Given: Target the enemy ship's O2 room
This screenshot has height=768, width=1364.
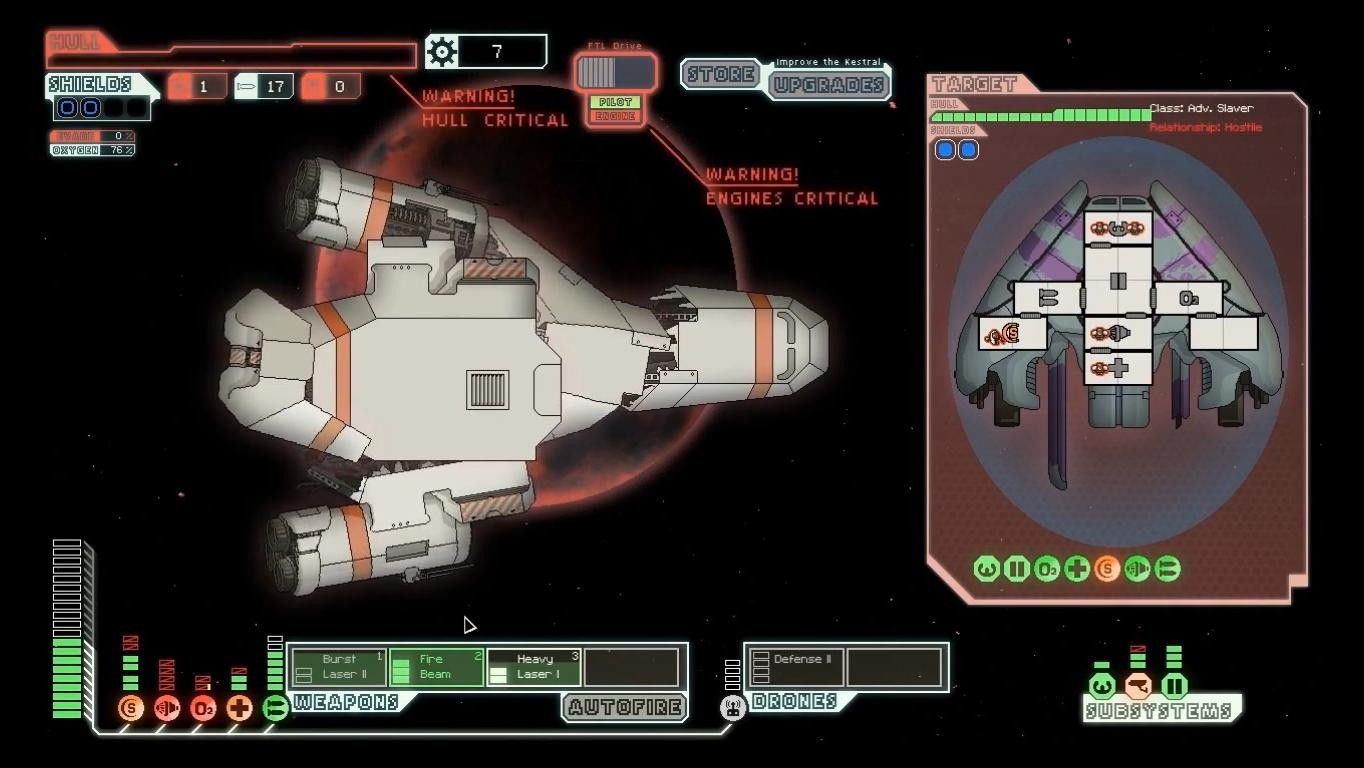Looking at the screenshot, I should point(1188,298).
